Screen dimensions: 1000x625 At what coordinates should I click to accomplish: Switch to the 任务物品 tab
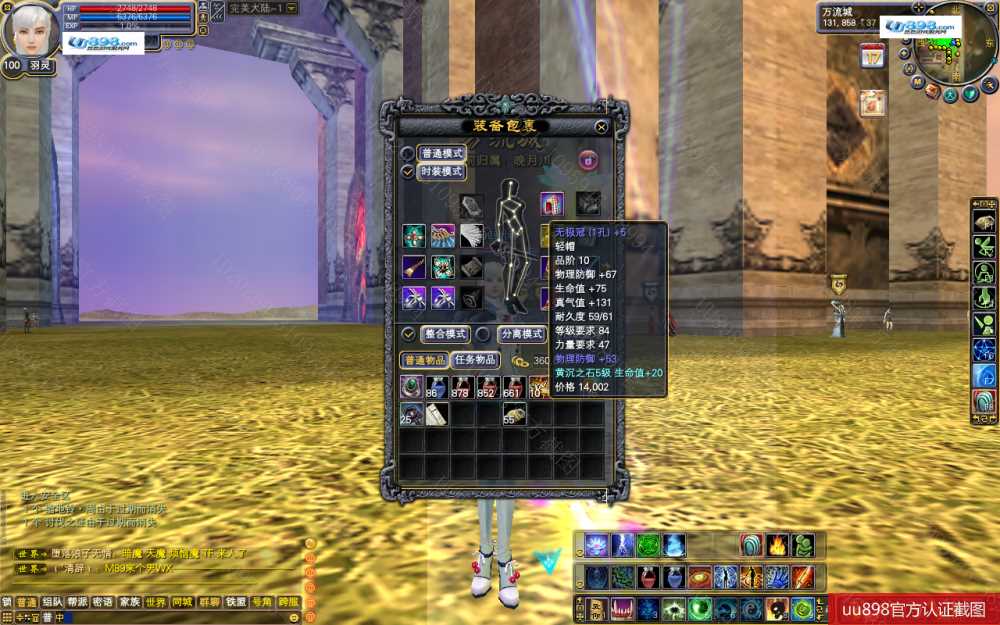474,360
